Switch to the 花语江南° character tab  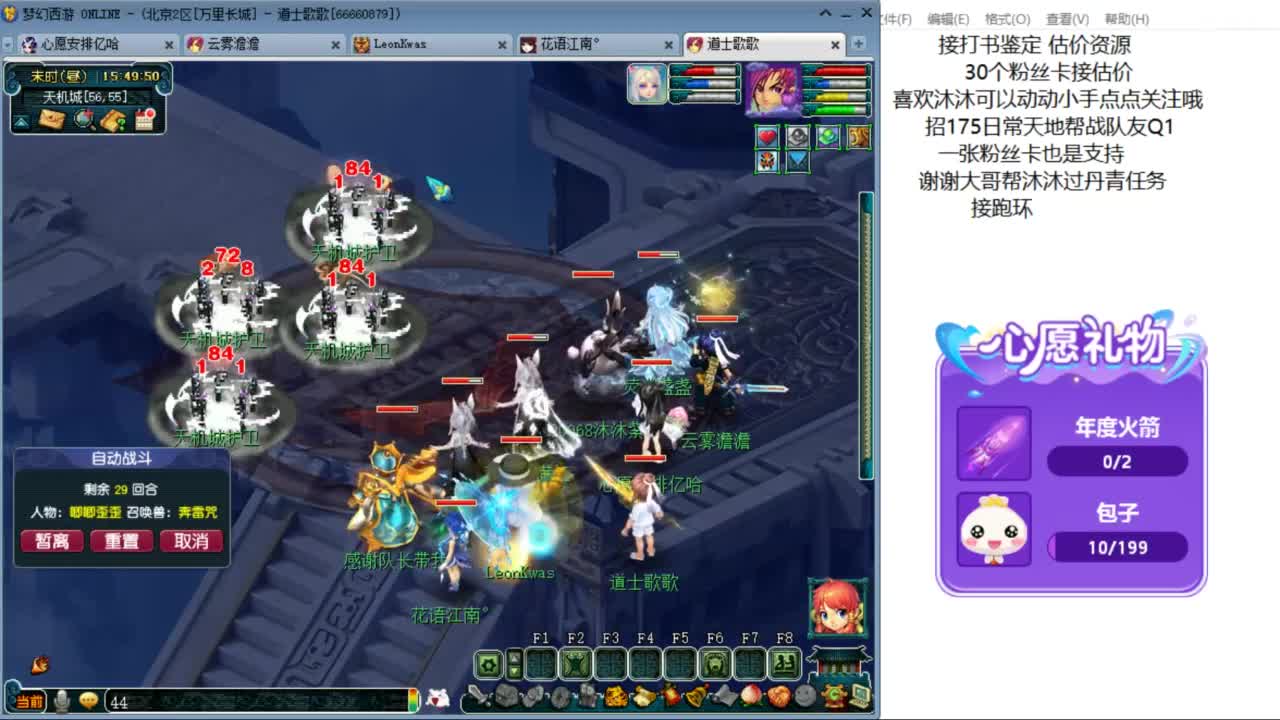click(x=570, y=44)
